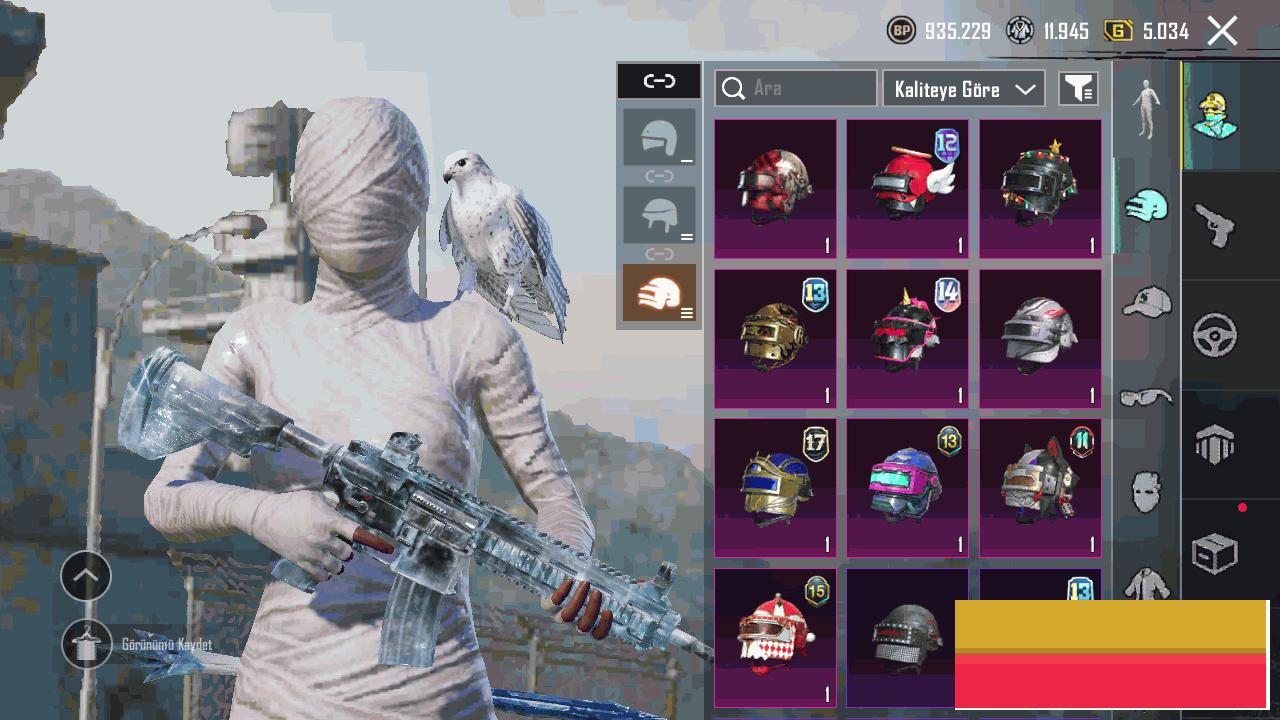This screenshot has width=1280, height=720.
Task: Click the link chain toggle icon
Action: 659,81
